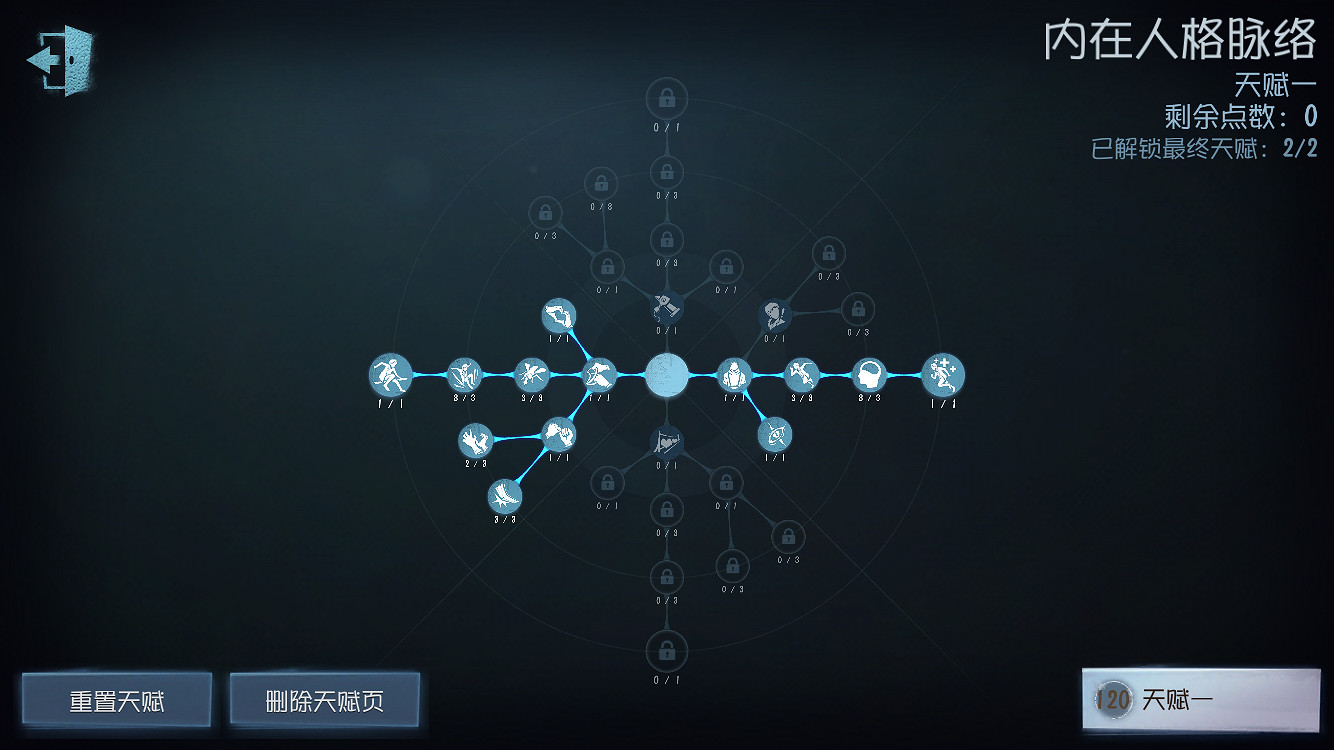This screenshot has height=750, width=1334.
Task: Click the chest armor talent node right of center
Action: point(735,375)
